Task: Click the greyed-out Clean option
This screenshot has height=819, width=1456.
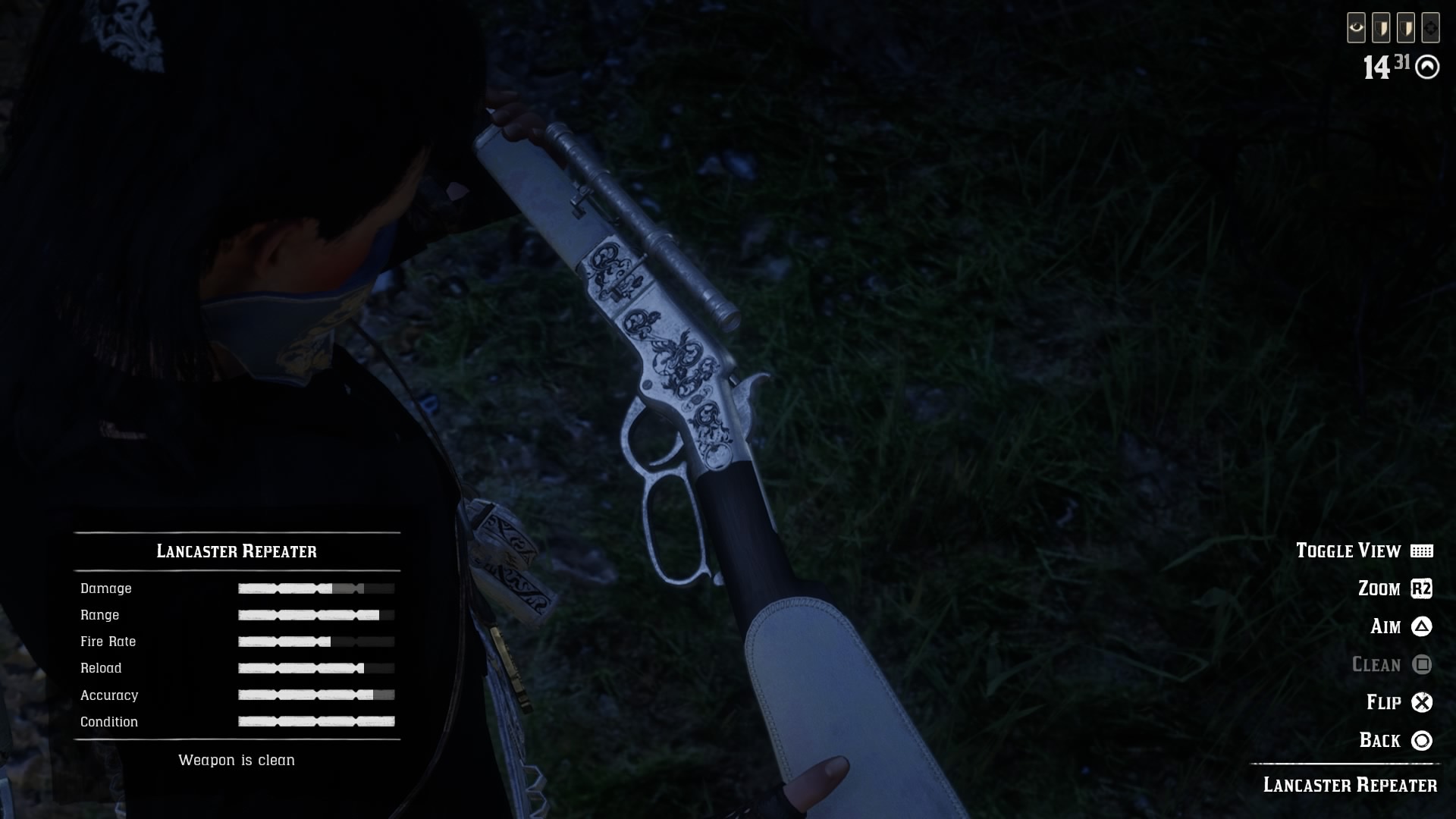Action: pyautogui.click(x=1391, y=665)
